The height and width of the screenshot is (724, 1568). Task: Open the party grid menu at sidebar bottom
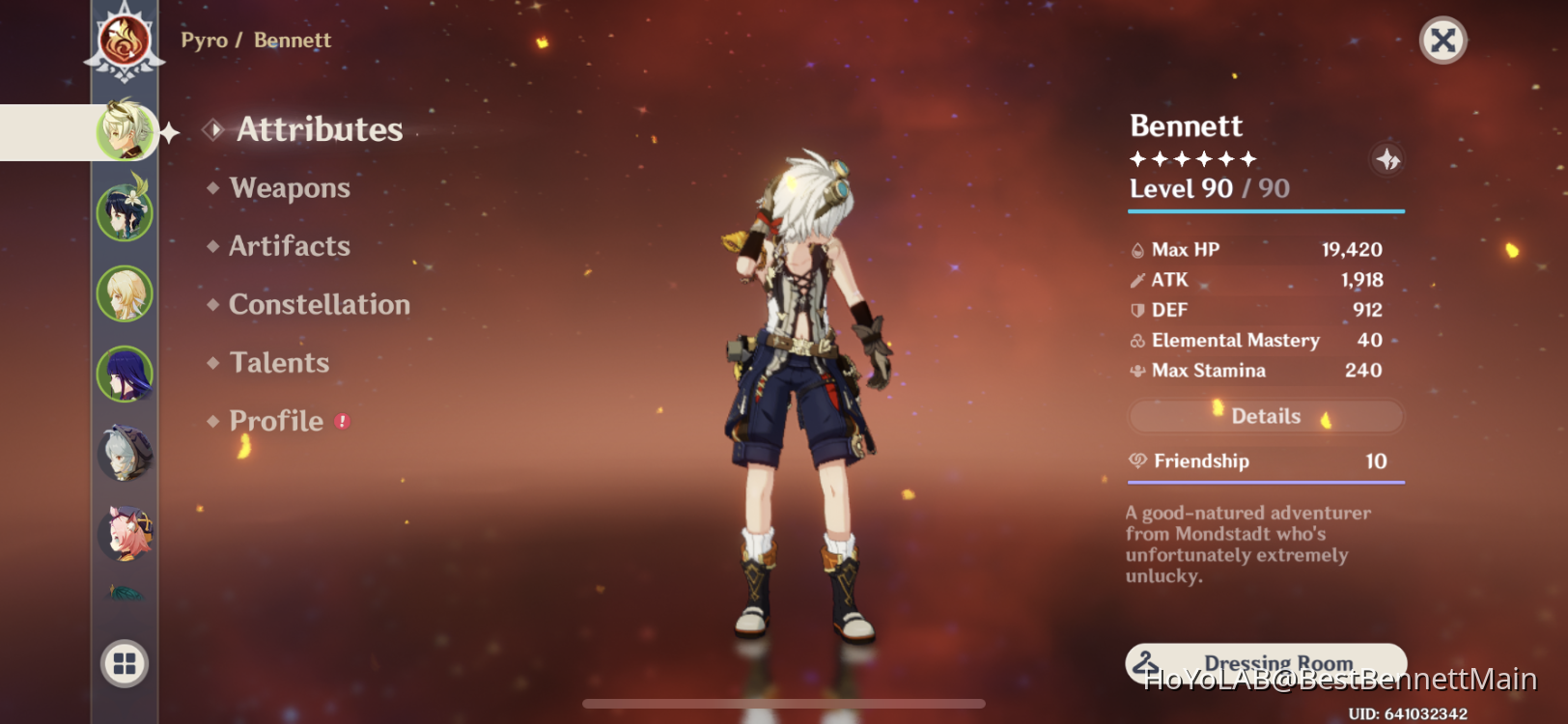click(x=124, y=665)
